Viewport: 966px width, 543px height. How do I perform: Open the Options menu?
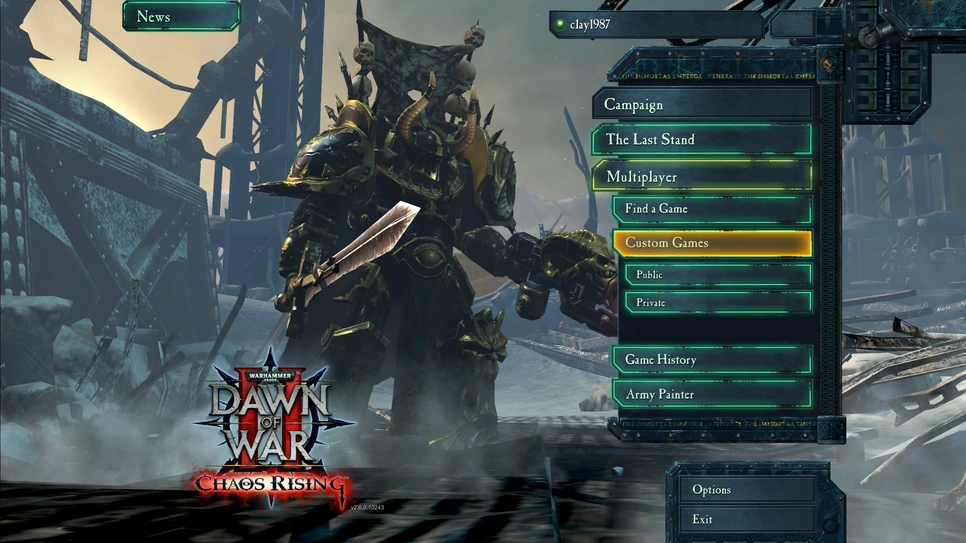[750, 490]
